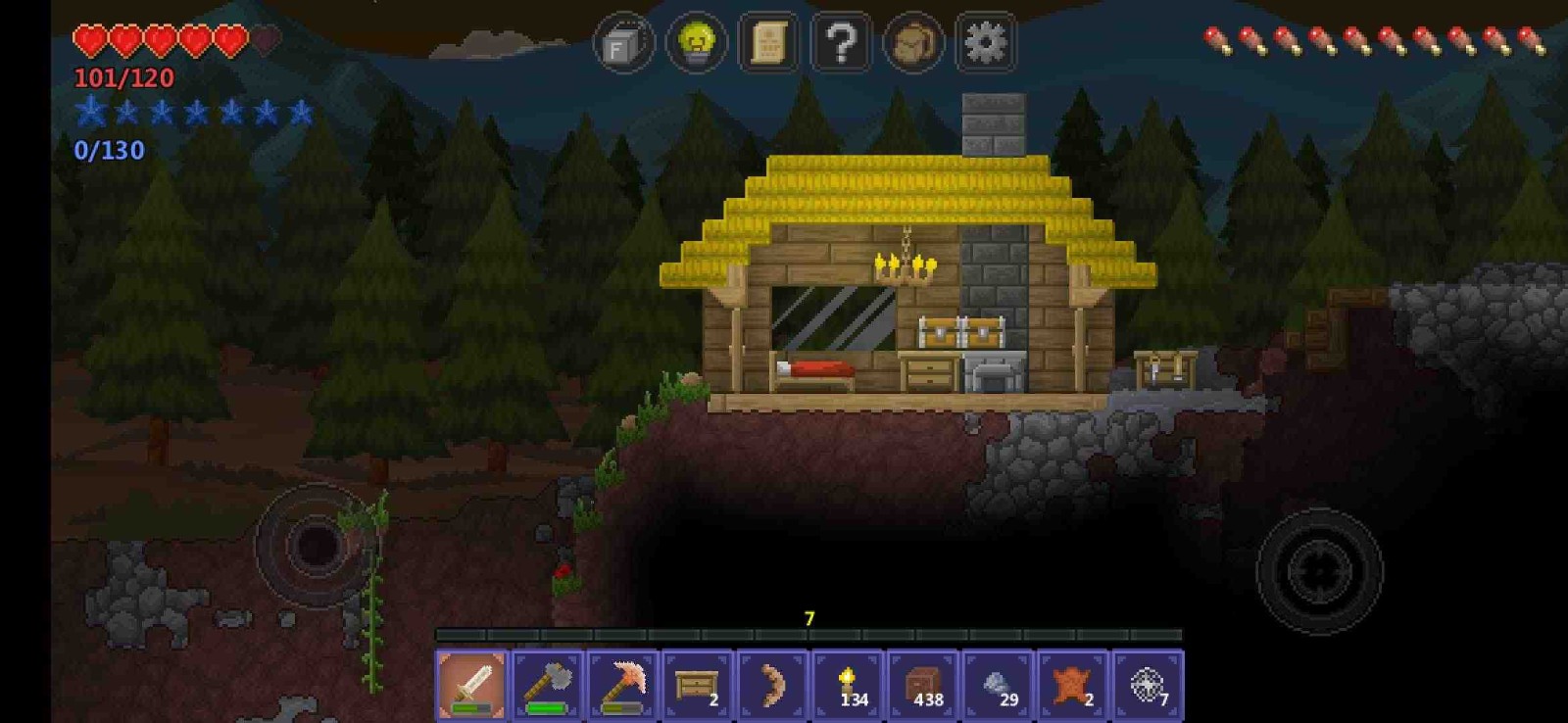Open the parchment scroll menu

769,43
